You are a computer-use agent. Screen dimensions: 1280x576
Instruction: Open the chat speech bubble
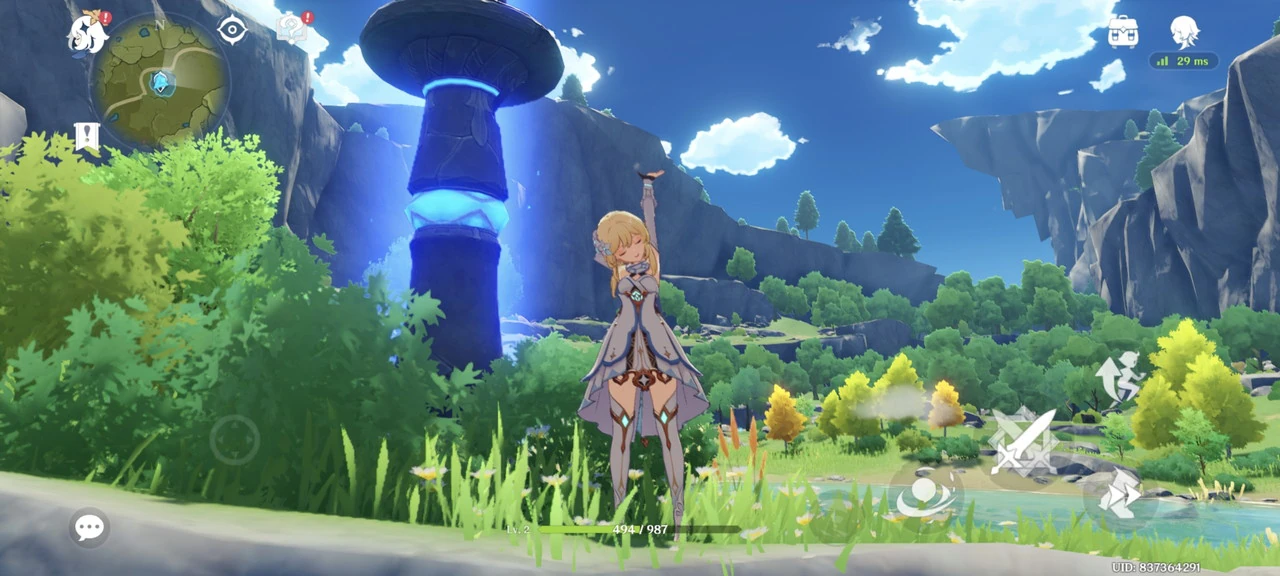point(89,527)
